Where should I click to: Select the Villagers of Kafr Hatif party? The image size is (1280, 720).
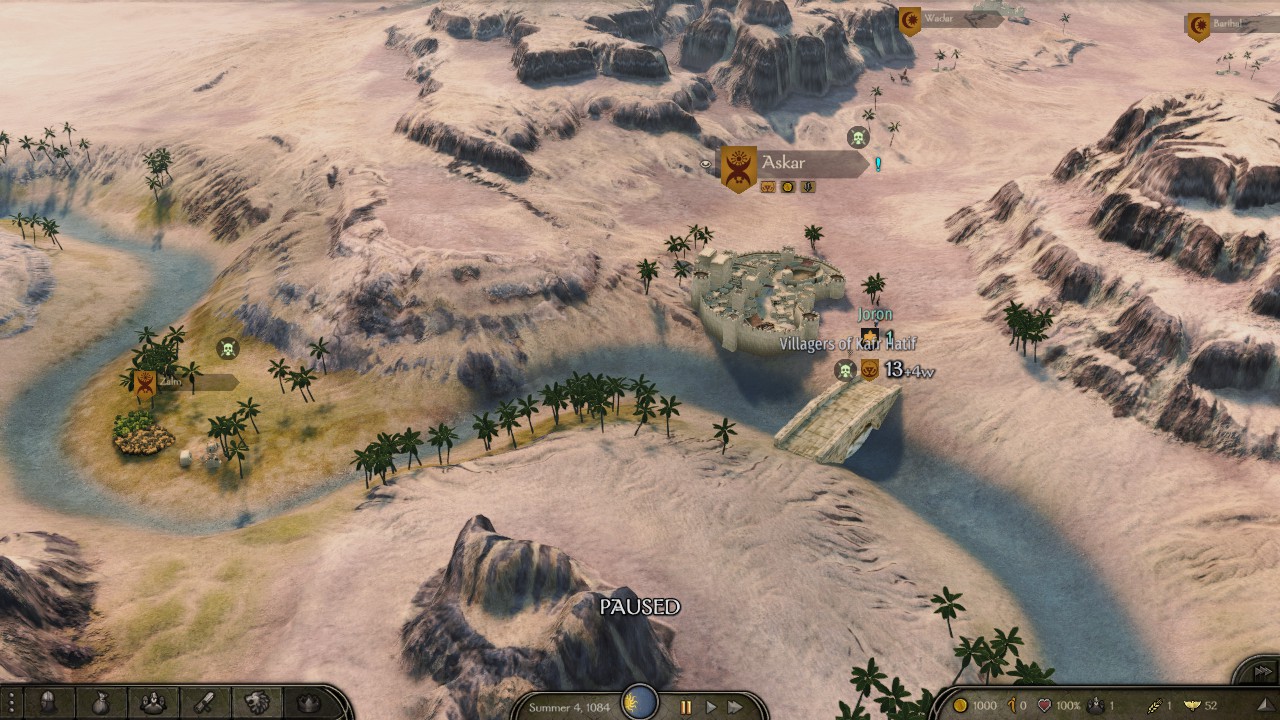(848, 344)
